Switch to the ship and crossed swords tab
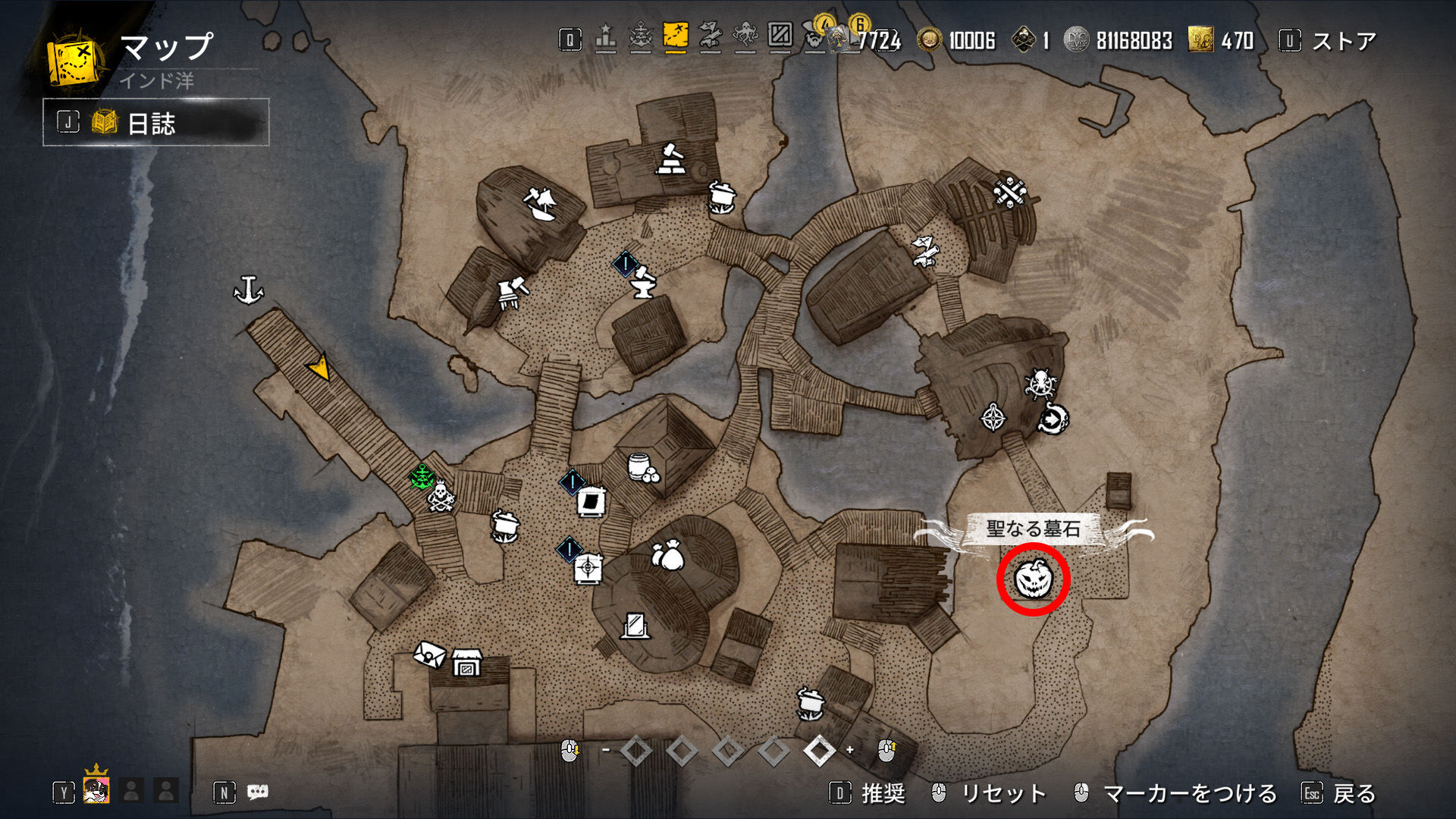This screenshot has width=1456, height=819. pyautogui.click(x=641, y=37)
